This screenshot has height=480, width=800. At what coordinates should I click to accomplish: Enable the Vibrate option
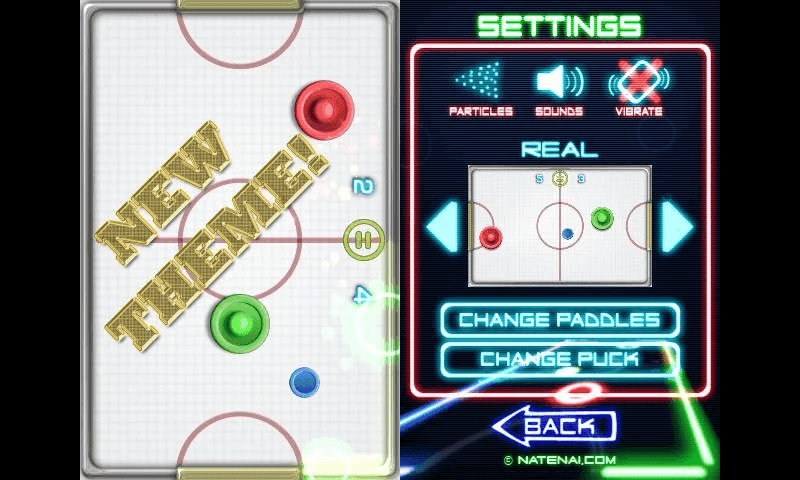coord(638,84)
